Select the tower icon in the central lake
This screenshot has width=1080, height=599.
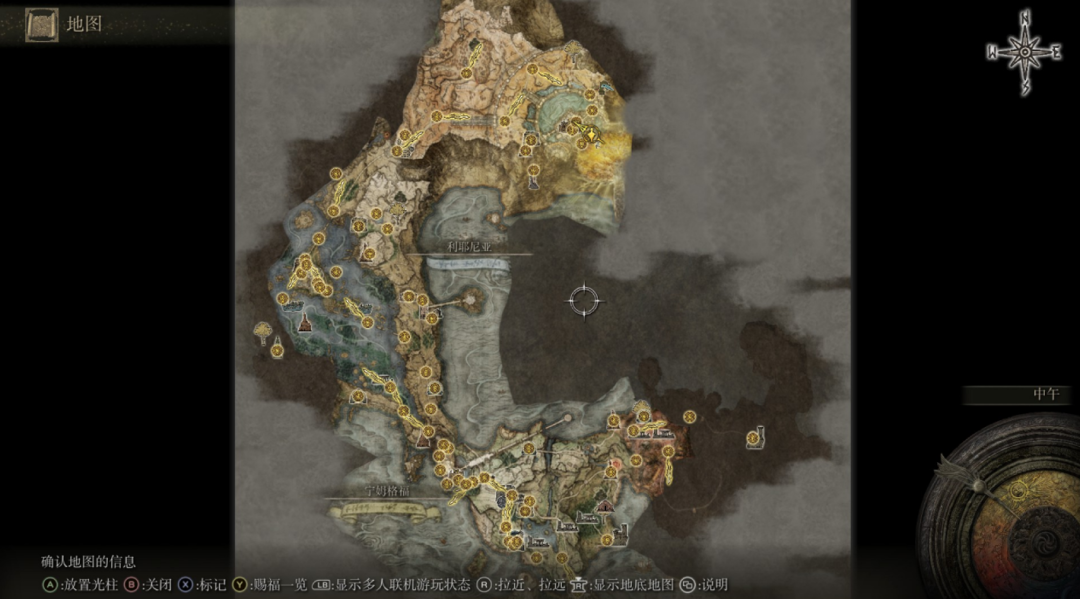[470, 297]
